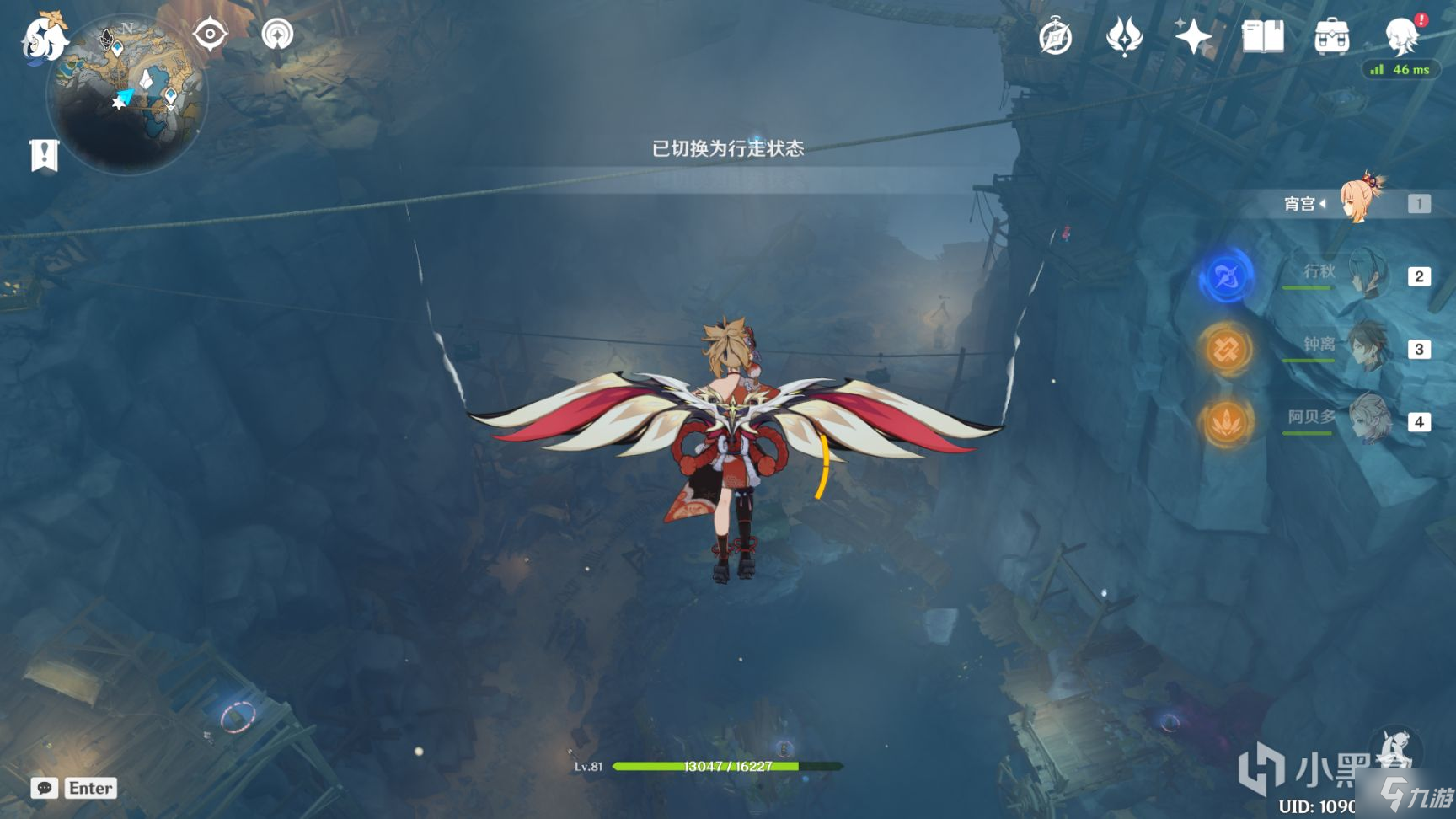Open the compass events icon
The height and width of the screenshot is (819, 1456).
(1055, 37)
